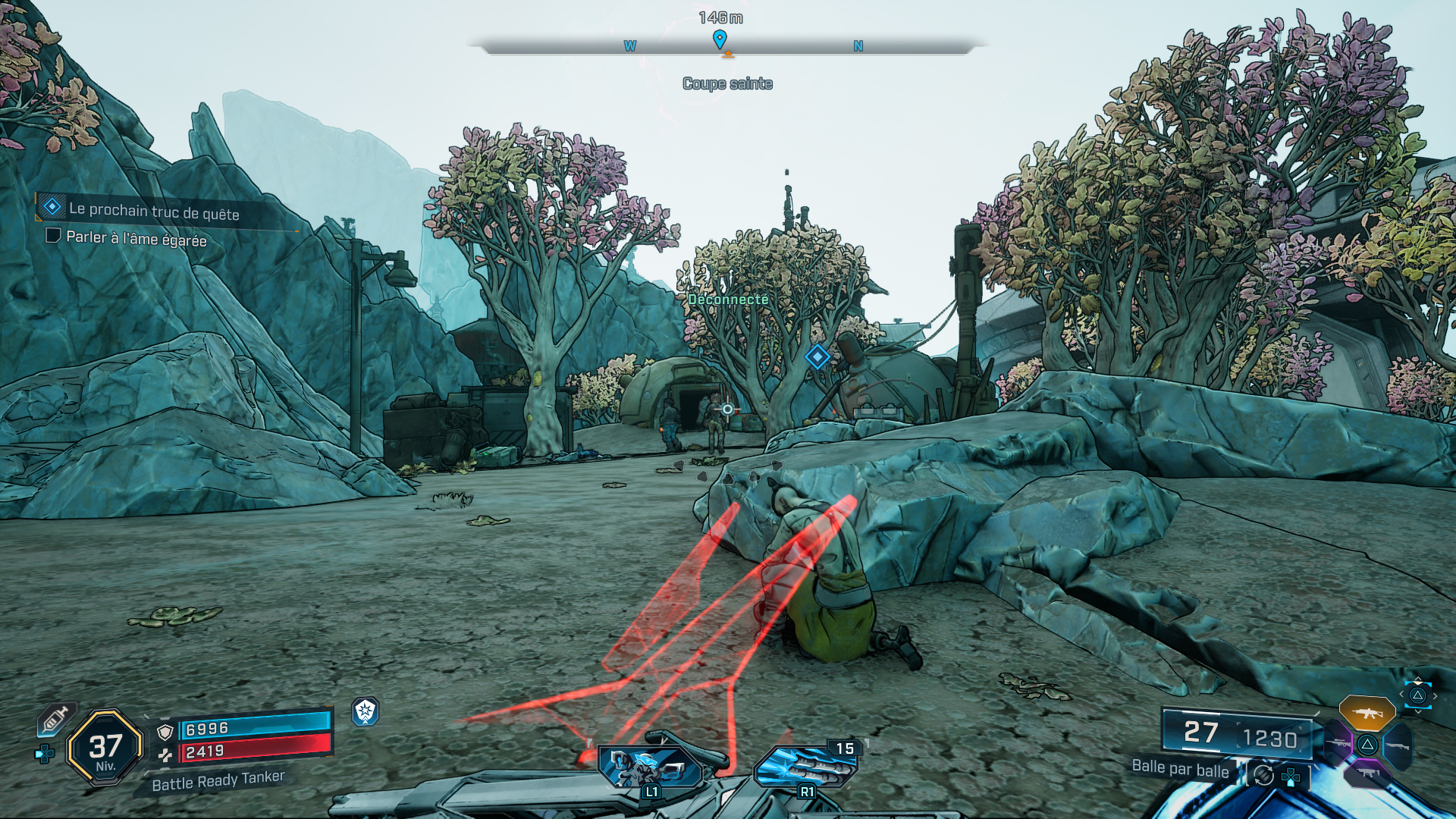Select the quest tracker title "Le prochain truc de quête"
The width and height of the screenshot is (1456, 819).
click(154, 212)
